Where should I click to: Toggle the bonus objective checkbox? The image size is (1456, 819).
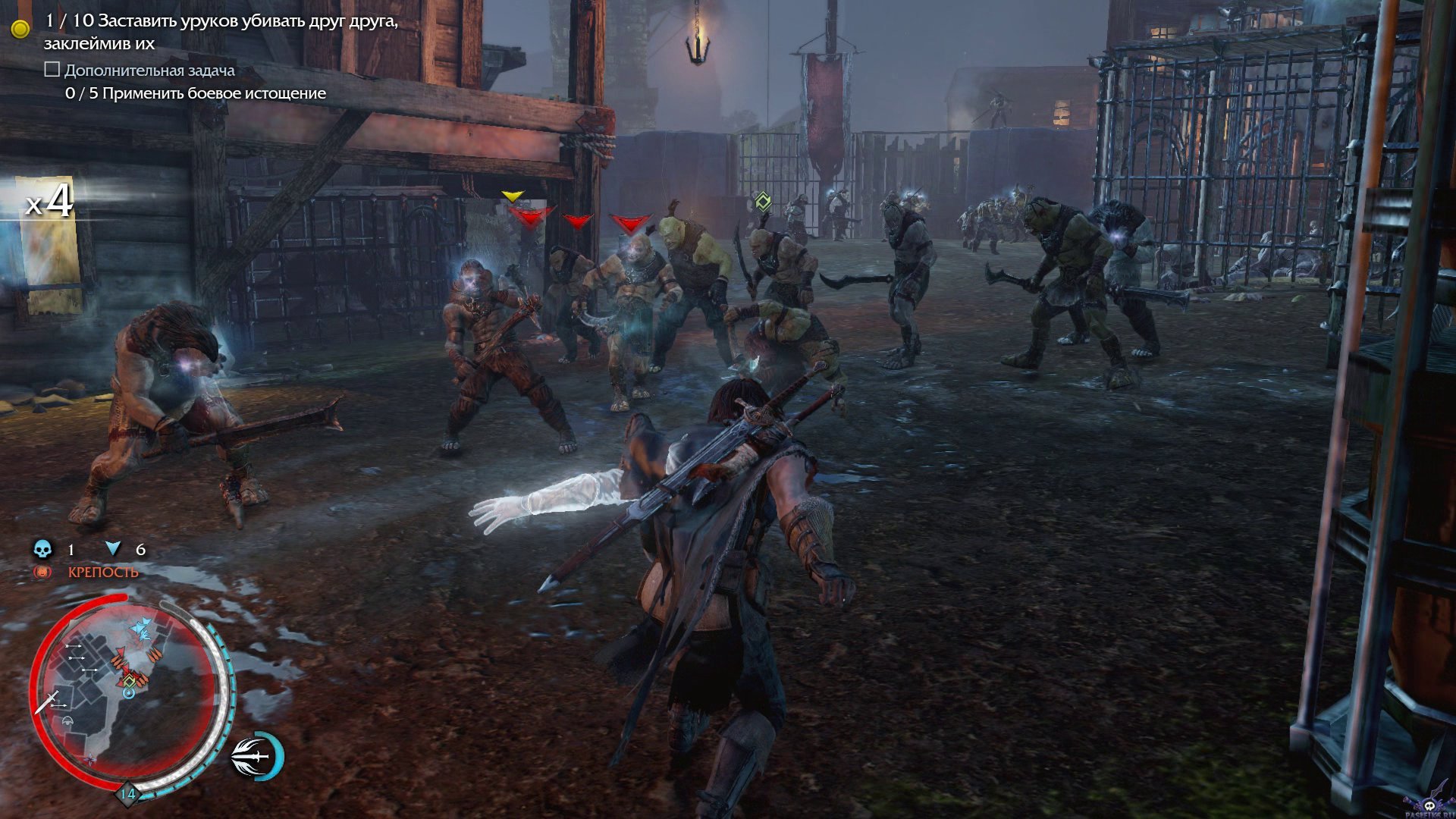(52, 70)
